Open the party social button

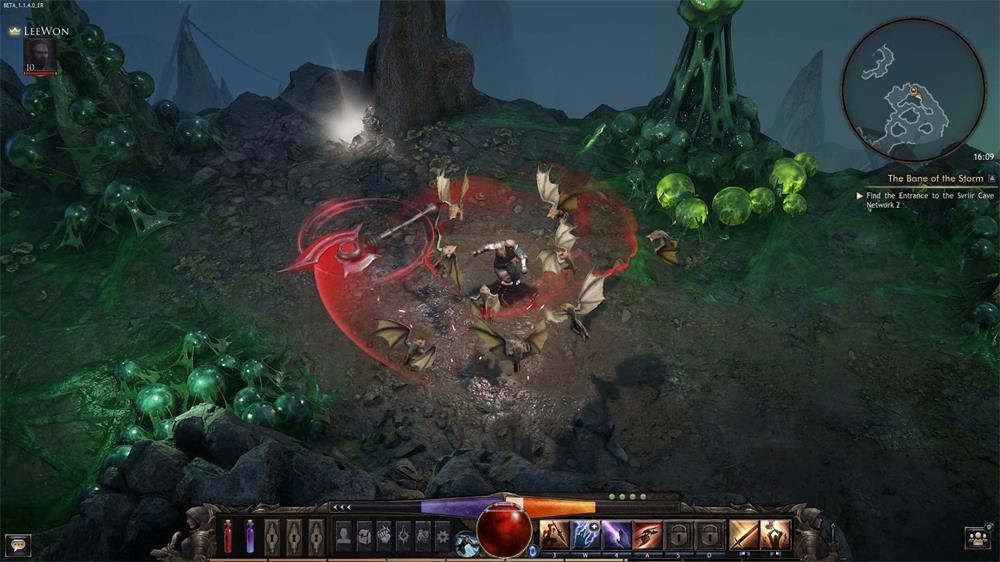pos(977,538)
